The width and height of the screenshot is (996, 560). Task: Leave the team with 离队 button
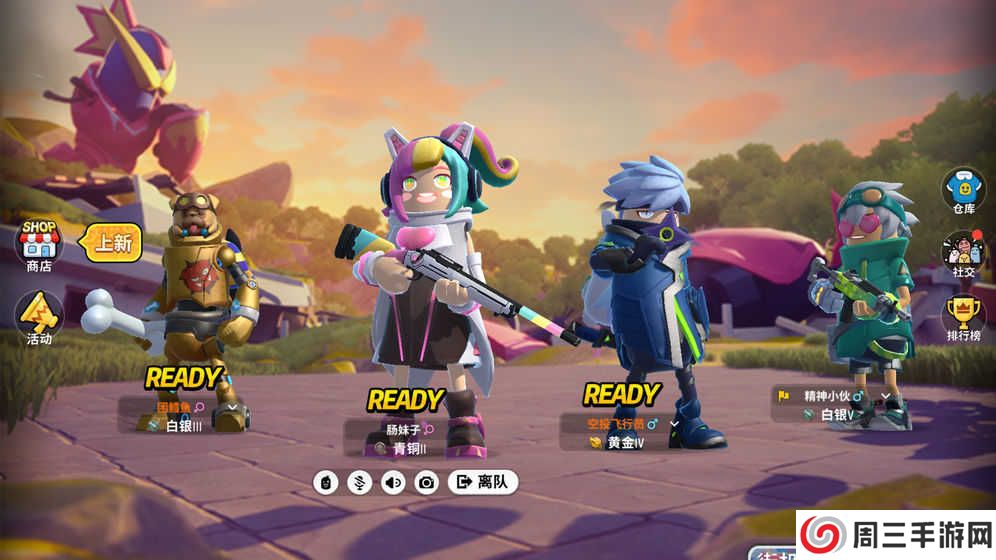click(483, 482)
